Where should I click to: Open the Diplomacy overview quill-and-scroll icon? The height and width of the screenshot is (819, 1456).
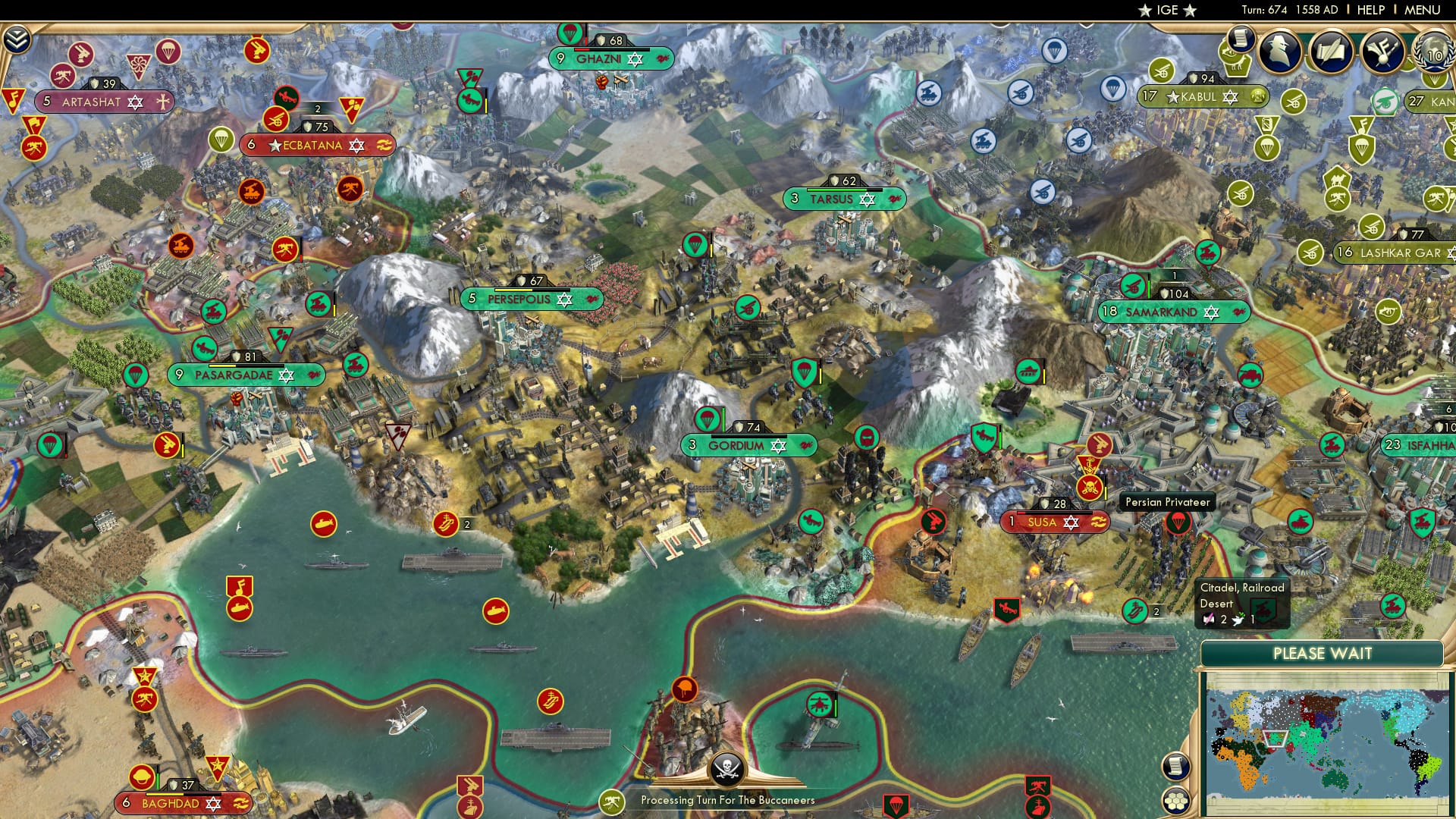point(1329,50)
